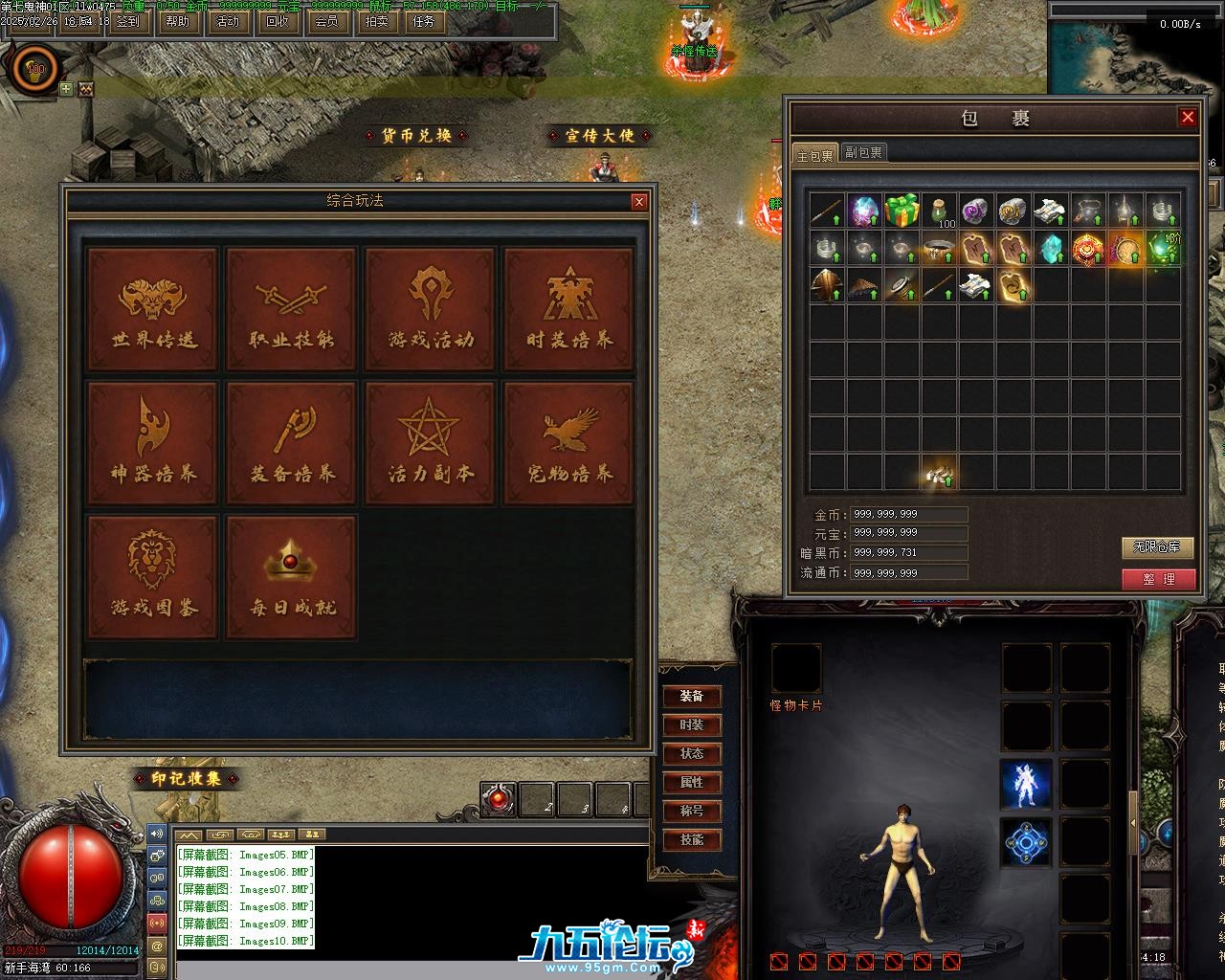Click the 签到 check-in button in top bar
The width and height of the screenshot is (1225, 980).
coord(126,21)
